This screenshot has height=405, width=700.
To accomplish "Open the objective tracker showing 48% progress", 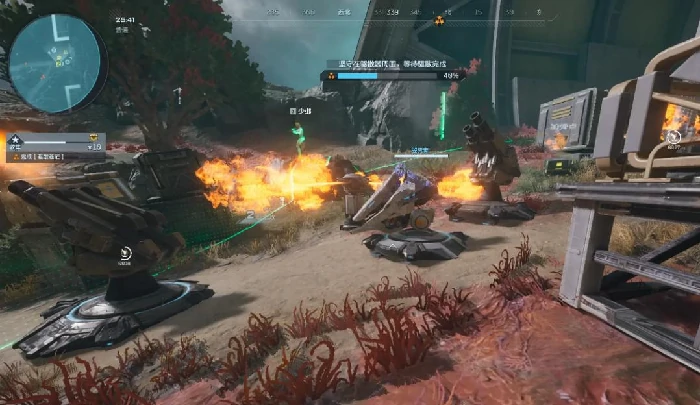I will coord(390,69).
